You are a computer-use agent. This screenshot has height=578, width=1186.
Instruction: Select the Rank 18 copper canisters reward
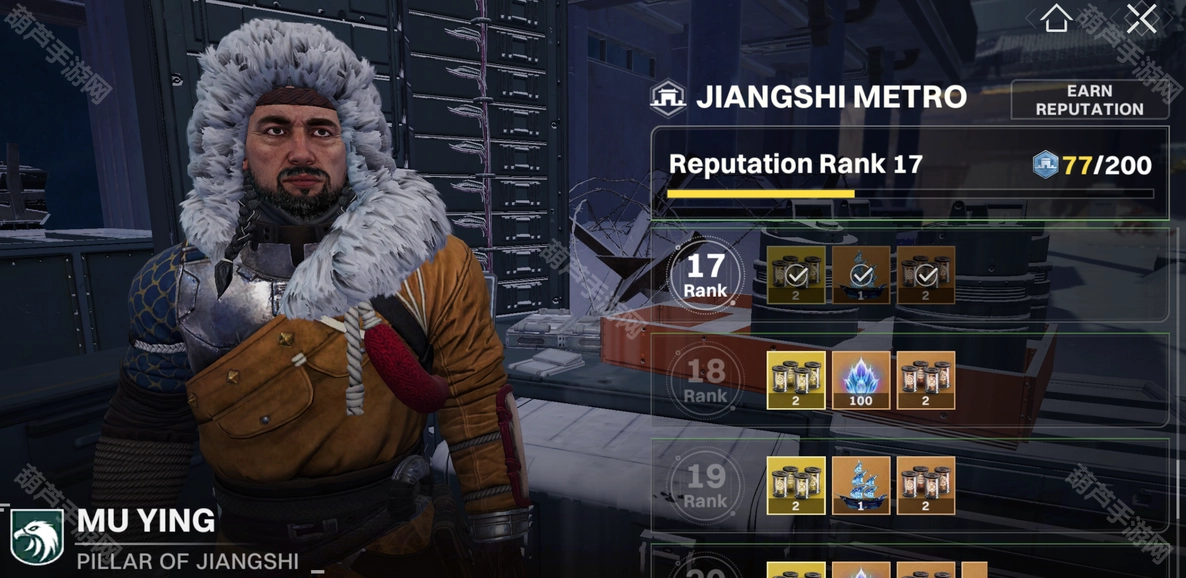coord(926,380)
